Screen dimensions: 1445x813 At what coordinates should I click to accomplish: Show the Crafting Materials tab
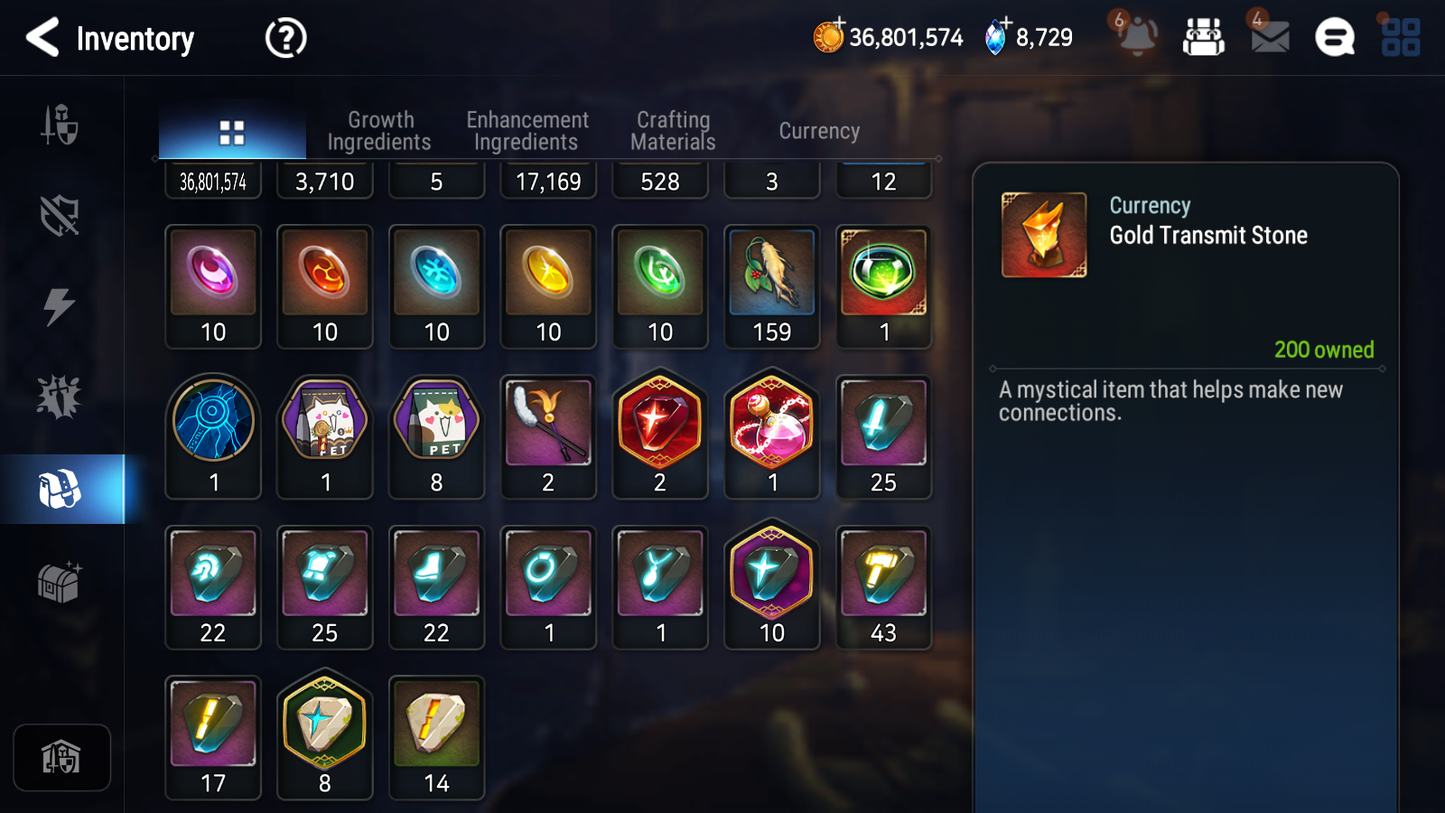click(x=673, y=131)
